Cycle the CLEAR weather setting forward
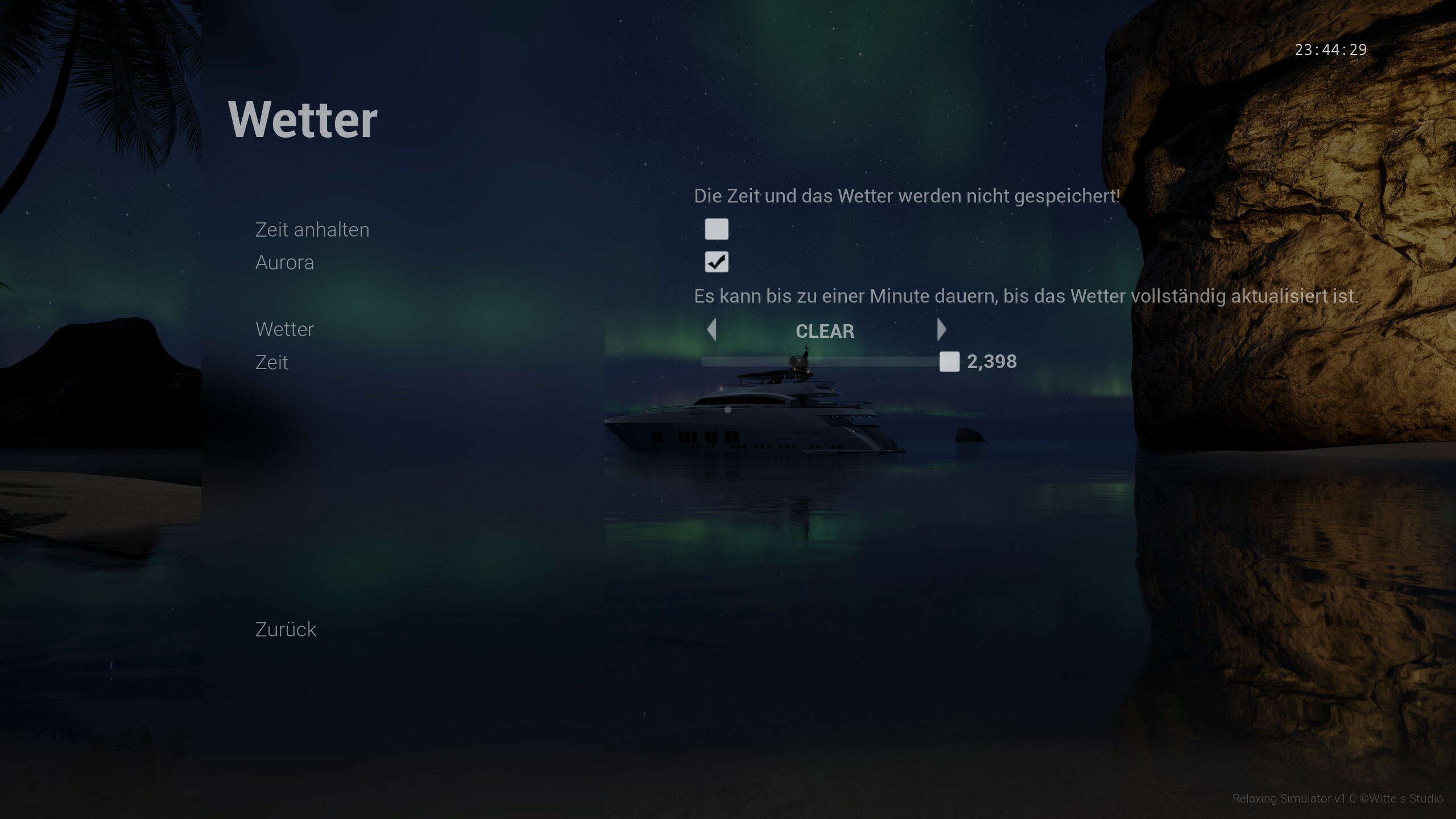Image resolution: width=1456 pixels, height=819 pixels. pyautogui.click(x=942, y=330)
